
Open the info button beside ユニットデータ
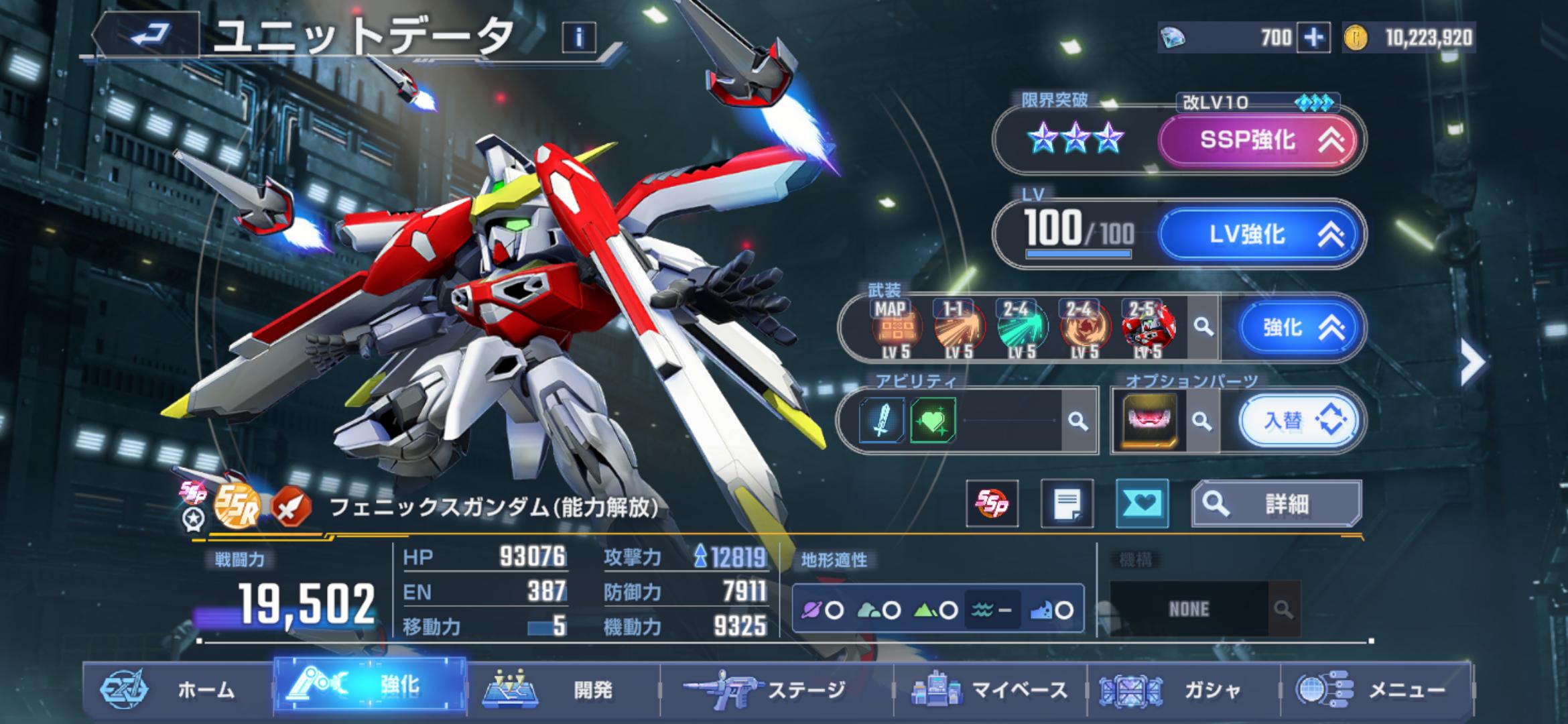[x=579, y=38]
